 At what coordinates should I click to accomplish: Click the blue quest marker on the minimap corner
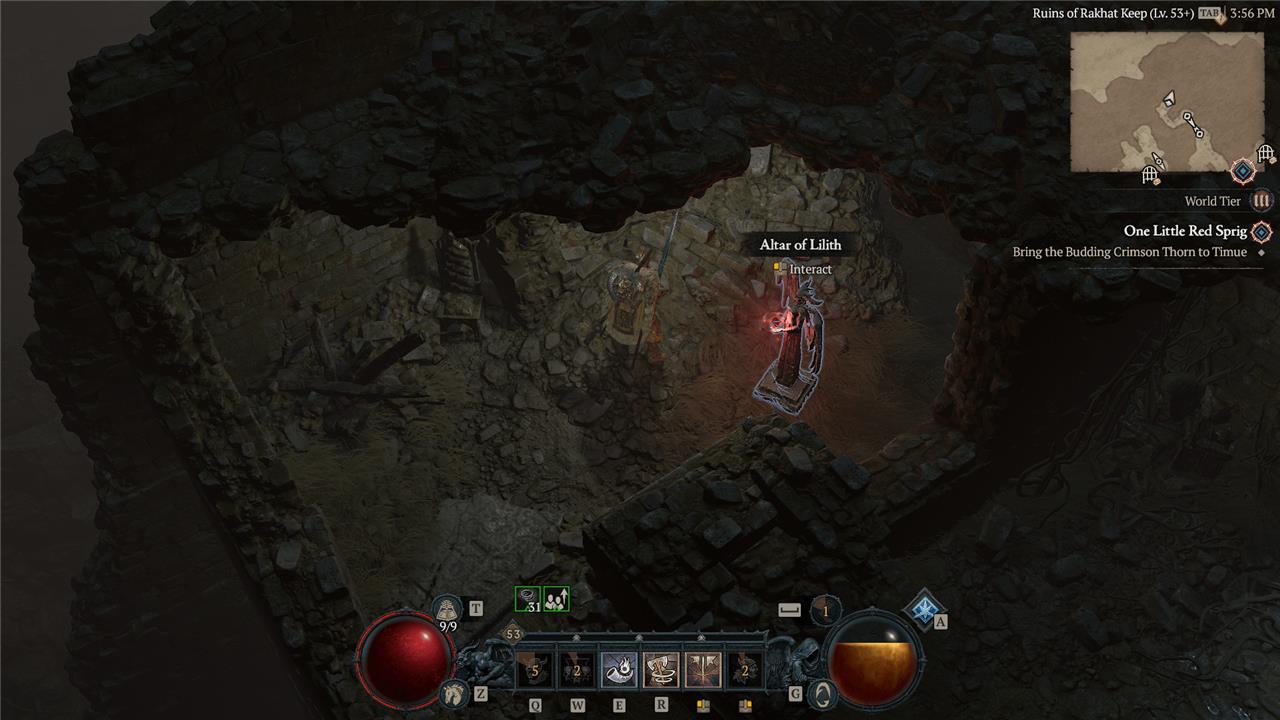coord(1242,171)
